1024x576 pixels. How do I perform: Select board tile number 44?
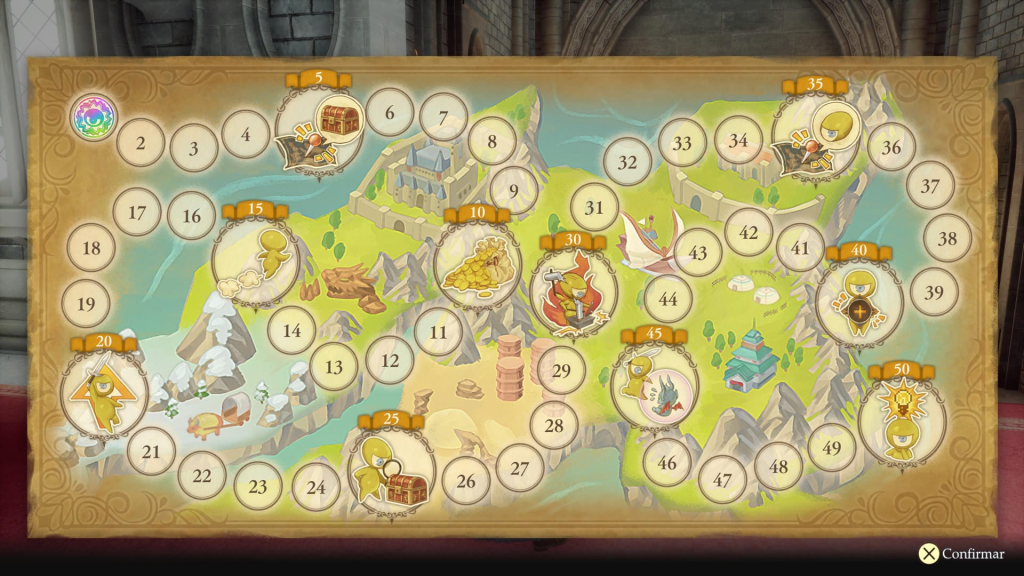pyautogui.click(x=668, y=298)
